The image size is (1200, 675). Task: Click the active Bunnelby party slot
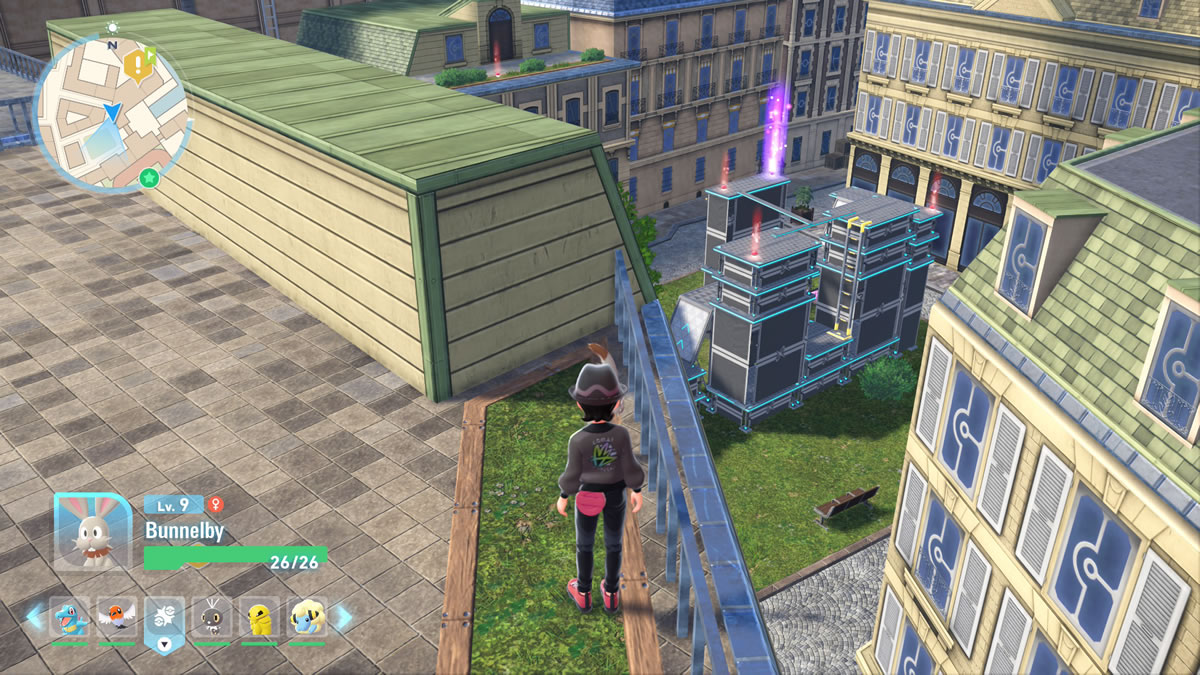pyautogui.click(x=164, y=619)
